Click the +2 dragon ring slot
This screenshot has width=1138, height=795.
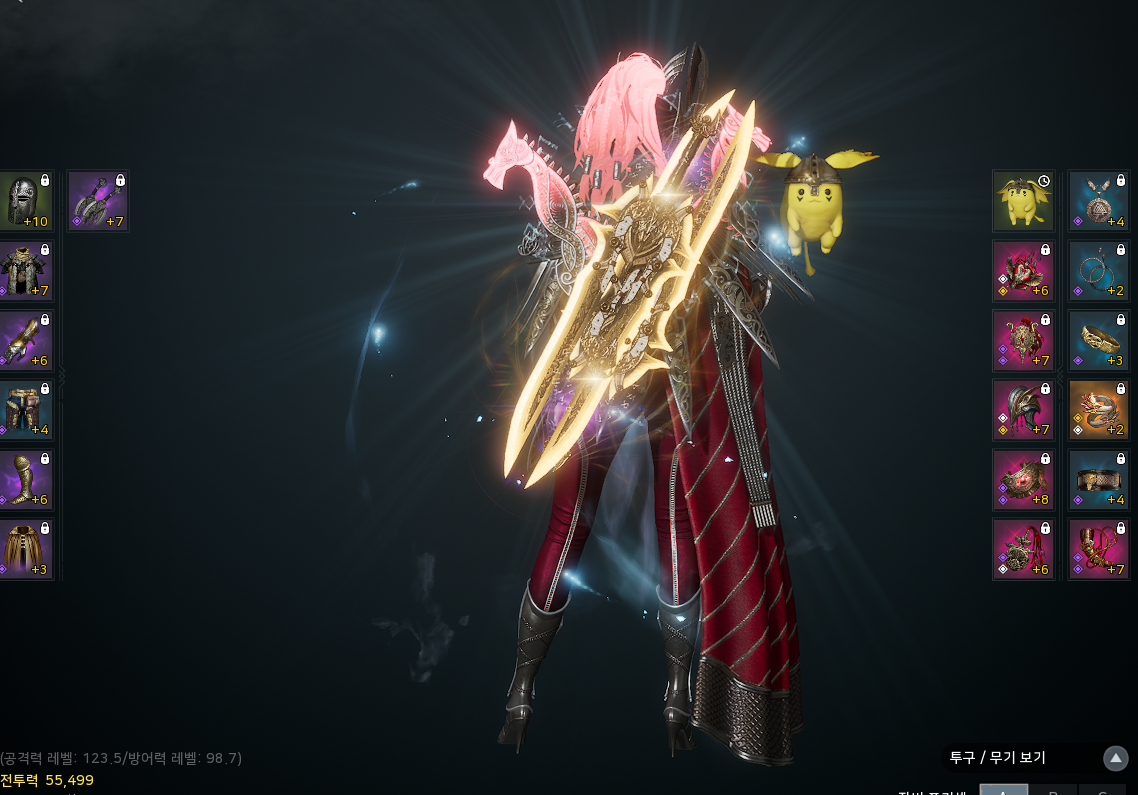click(x=1098, y=410)
